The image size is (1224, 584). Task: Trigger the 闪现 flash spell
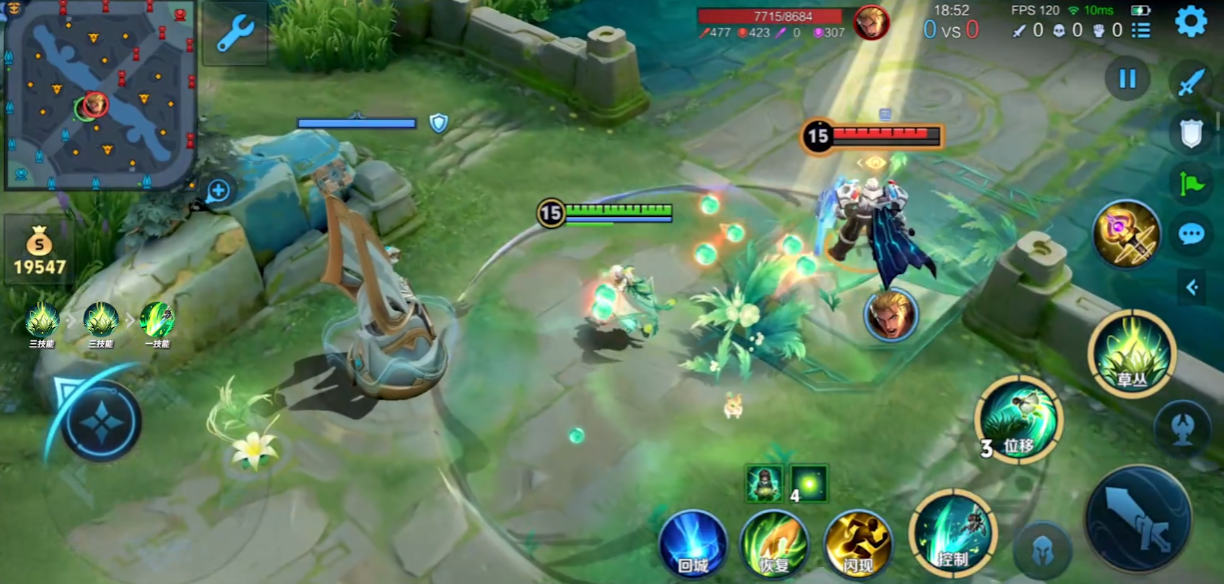tap(857, 544)
